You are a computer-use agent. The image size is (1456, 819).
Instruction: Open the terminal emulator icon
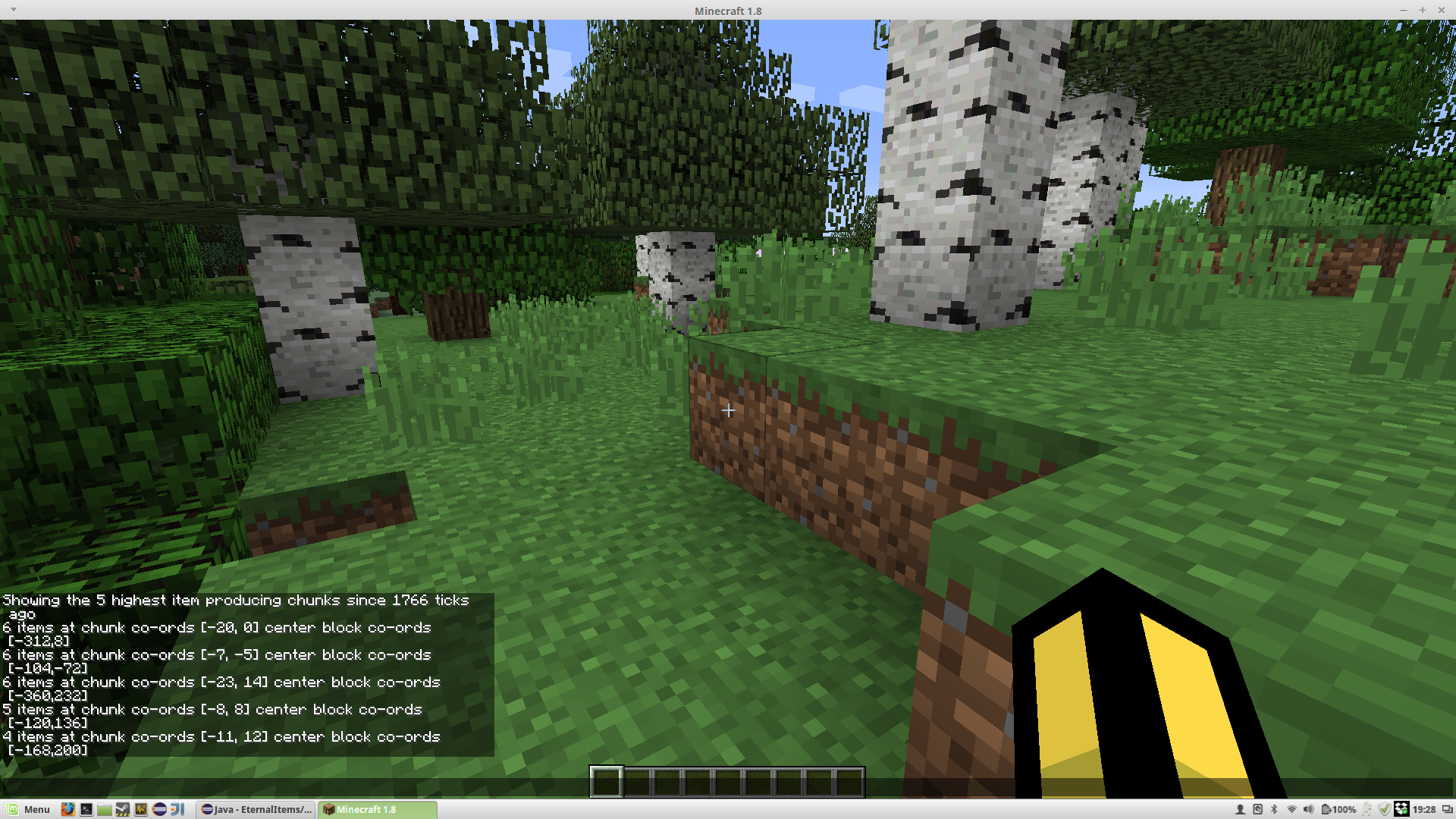pos(86,809)
